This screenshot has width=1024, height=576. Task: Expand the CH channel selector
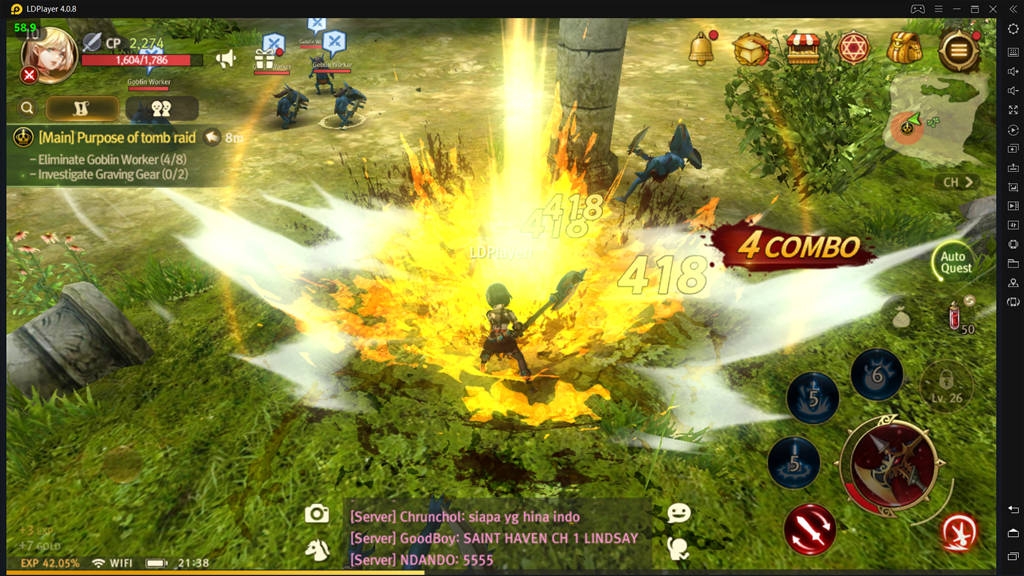(959, 183)
